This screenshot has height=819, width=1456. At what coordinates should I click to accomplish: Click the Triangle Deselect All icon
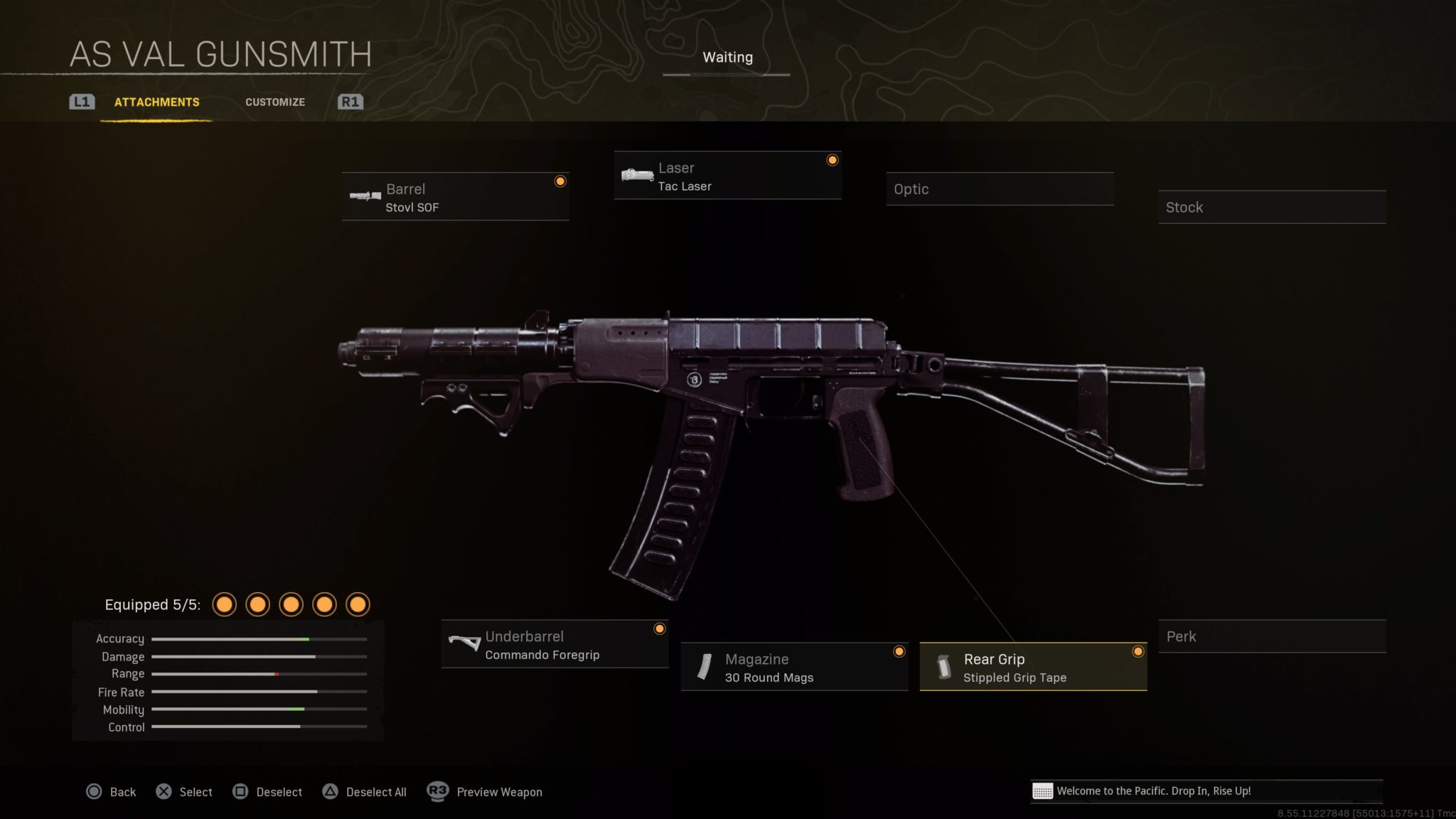pyautogui.click(x=331, y=791)
